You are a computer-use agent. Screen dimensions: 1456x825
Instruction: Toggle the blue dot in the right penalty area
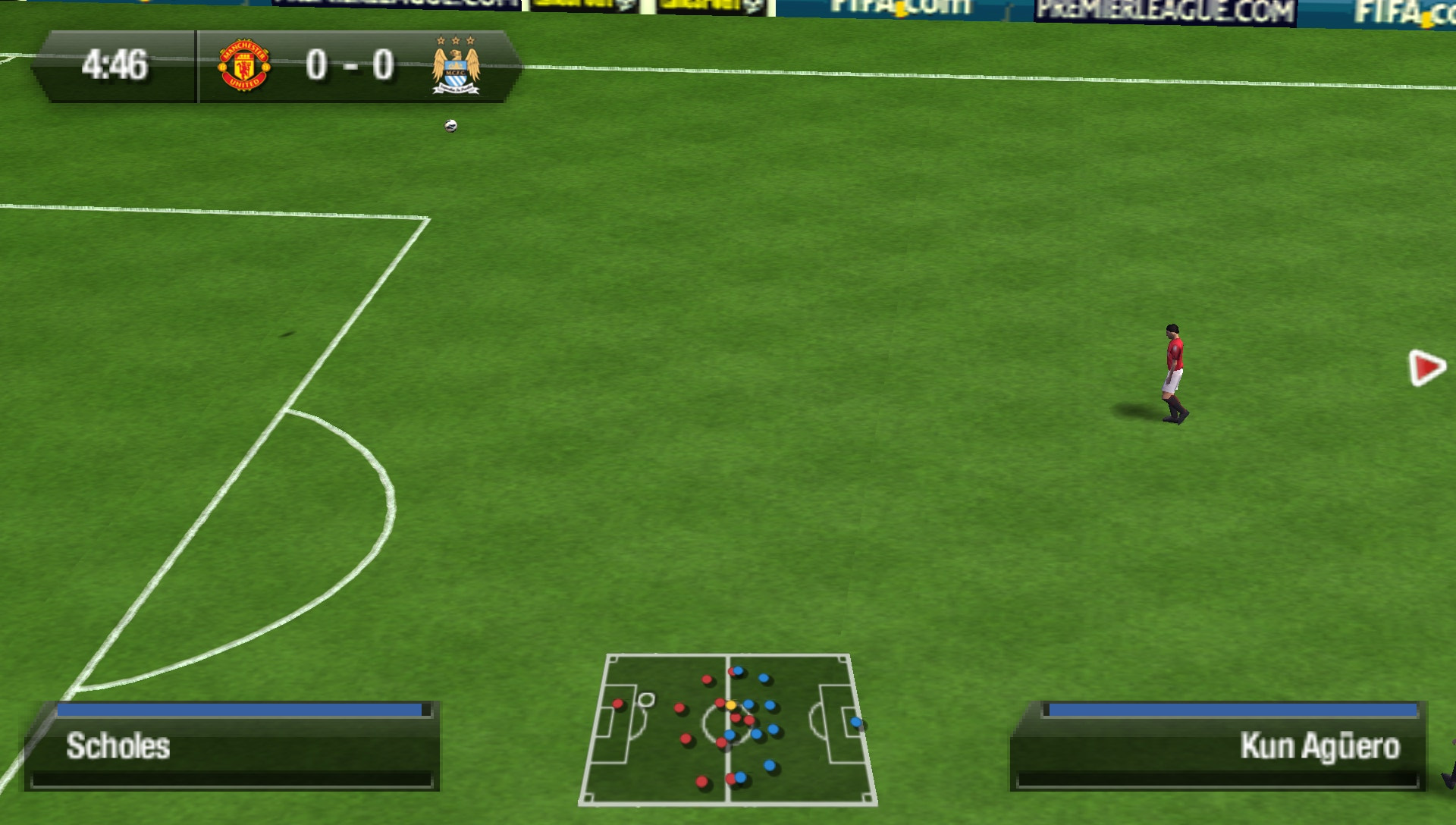pos(856,722)
